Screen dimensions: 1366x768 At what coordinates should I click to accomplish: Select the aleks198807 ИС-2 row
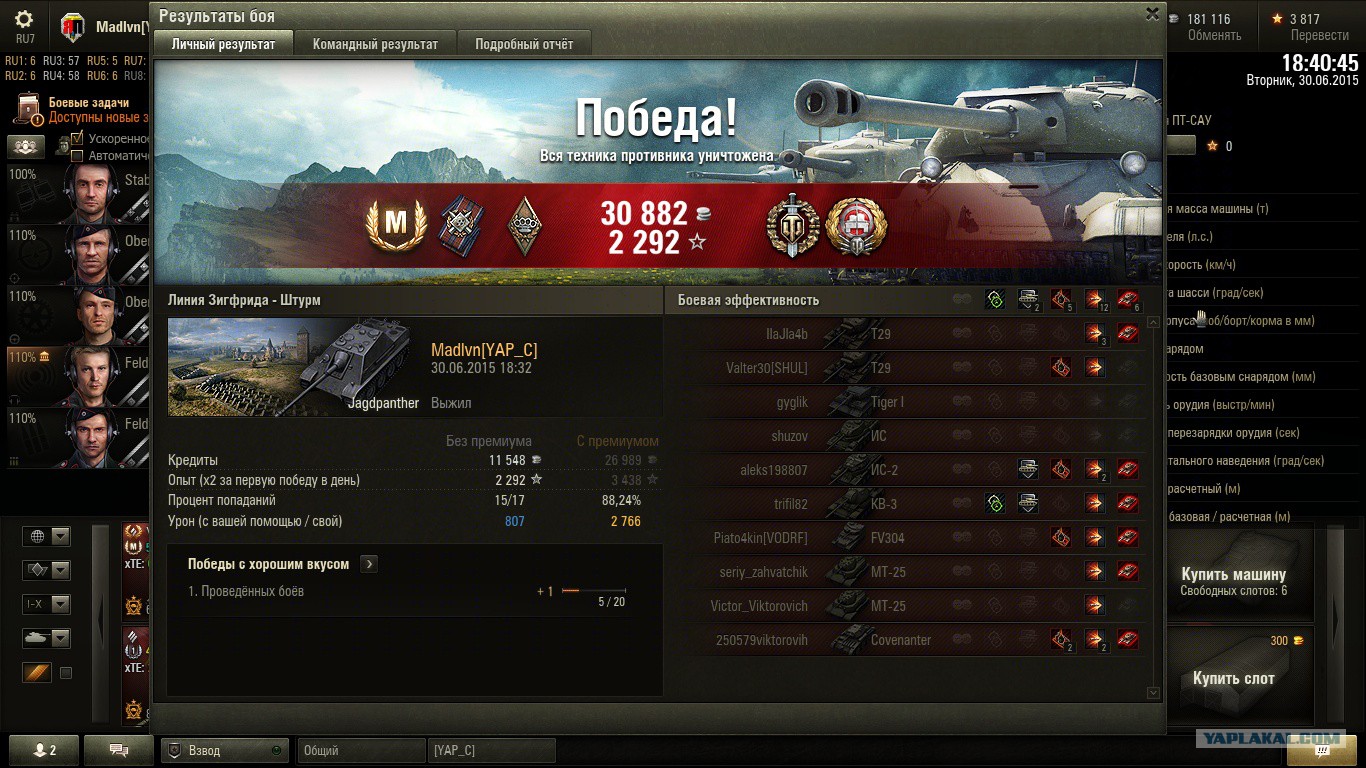click(920, 470)
